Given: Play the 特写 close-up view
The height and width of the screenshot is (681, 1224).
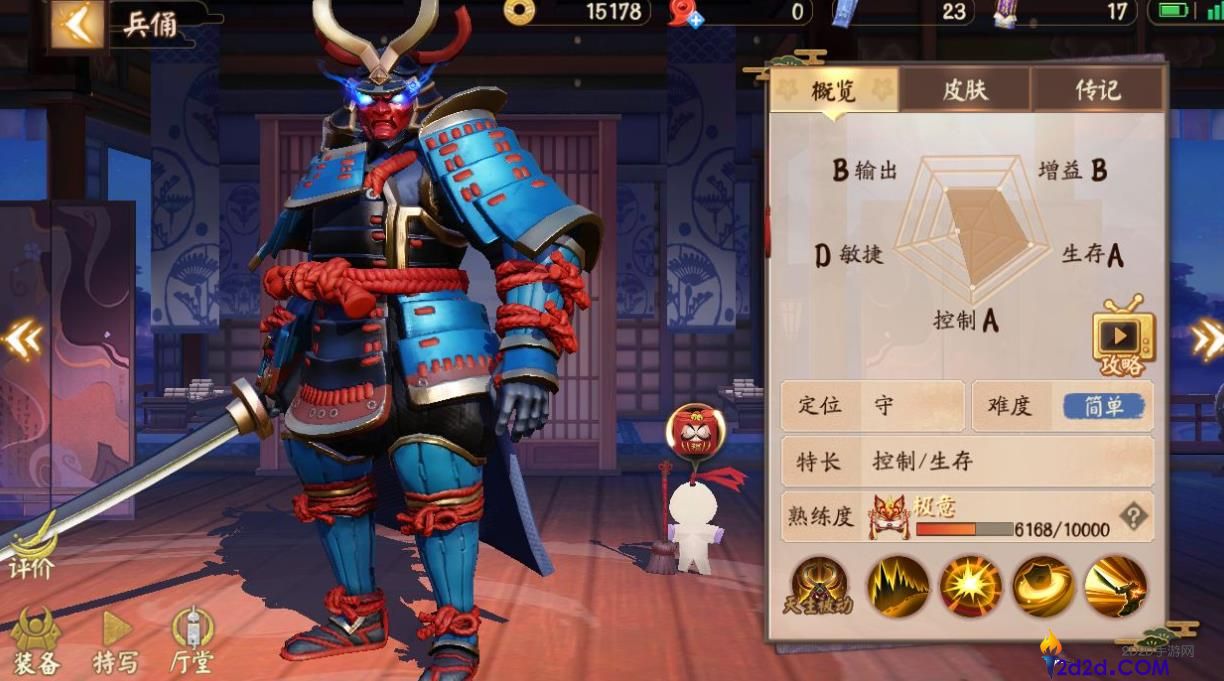Looking at the screenshot, I should pyautogui.click(x=116, y=641).
